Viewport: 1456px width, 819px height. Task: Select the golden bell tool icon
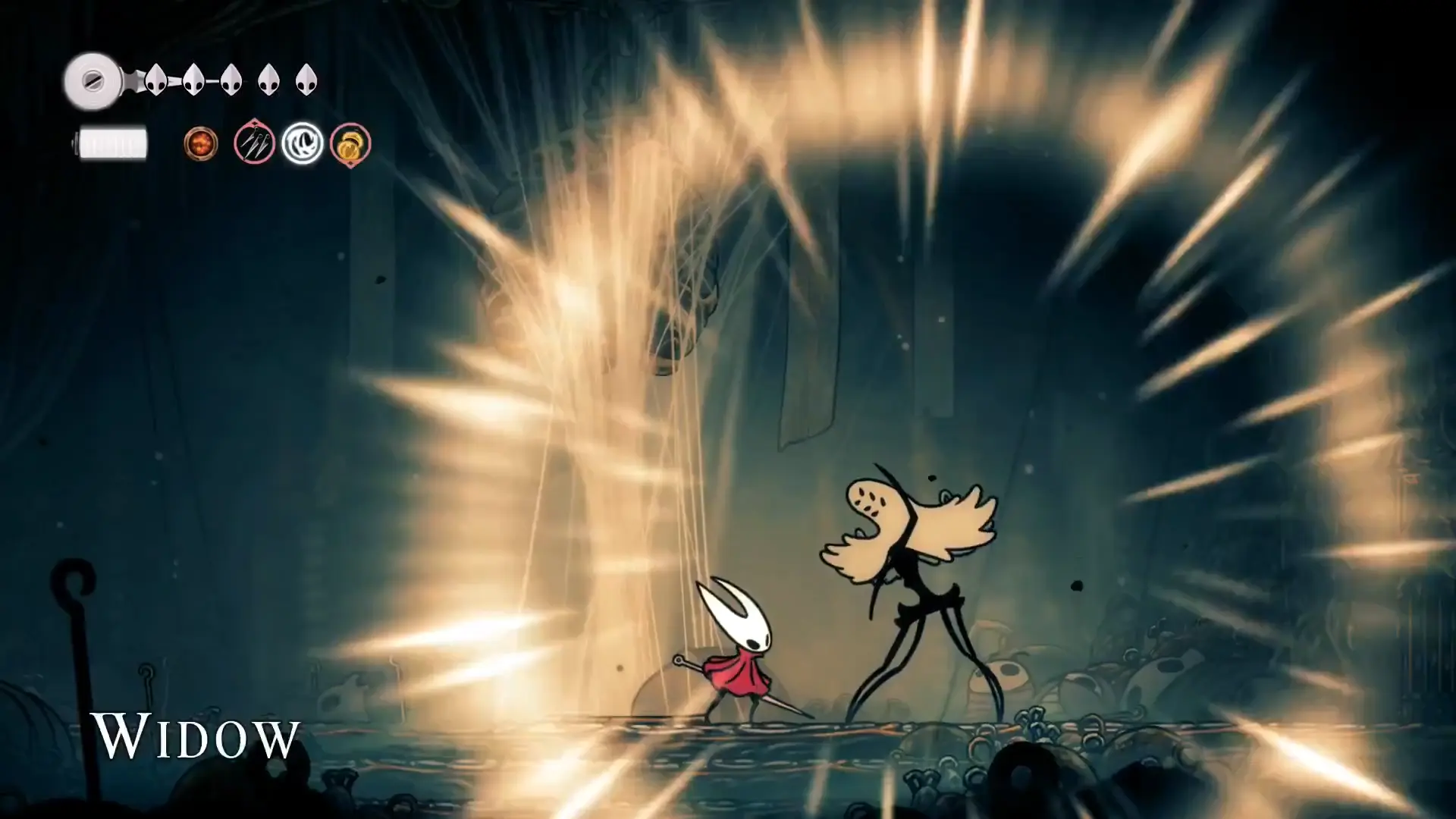tap(350, 143)
